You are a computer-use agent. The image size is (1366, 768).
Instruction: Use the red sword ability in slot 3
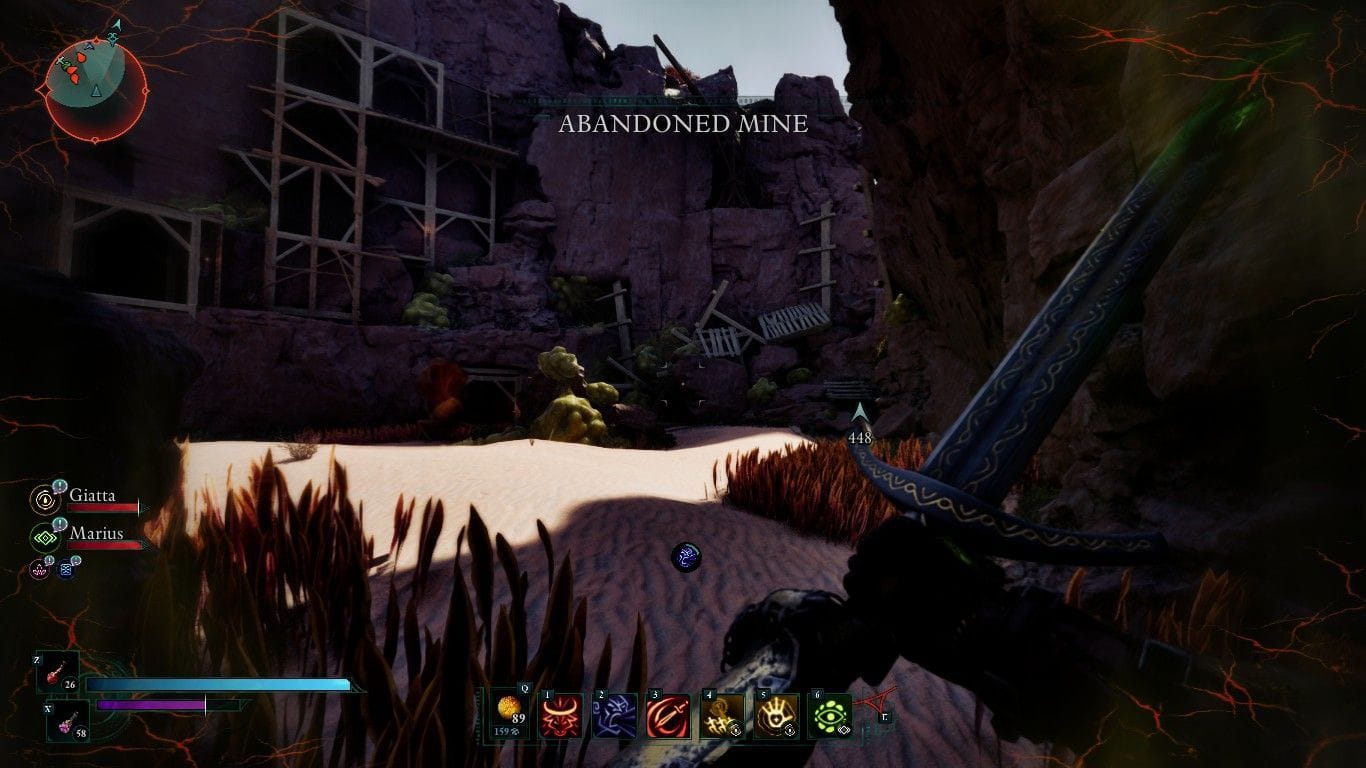pyautogui.click(x=668, y=716)
